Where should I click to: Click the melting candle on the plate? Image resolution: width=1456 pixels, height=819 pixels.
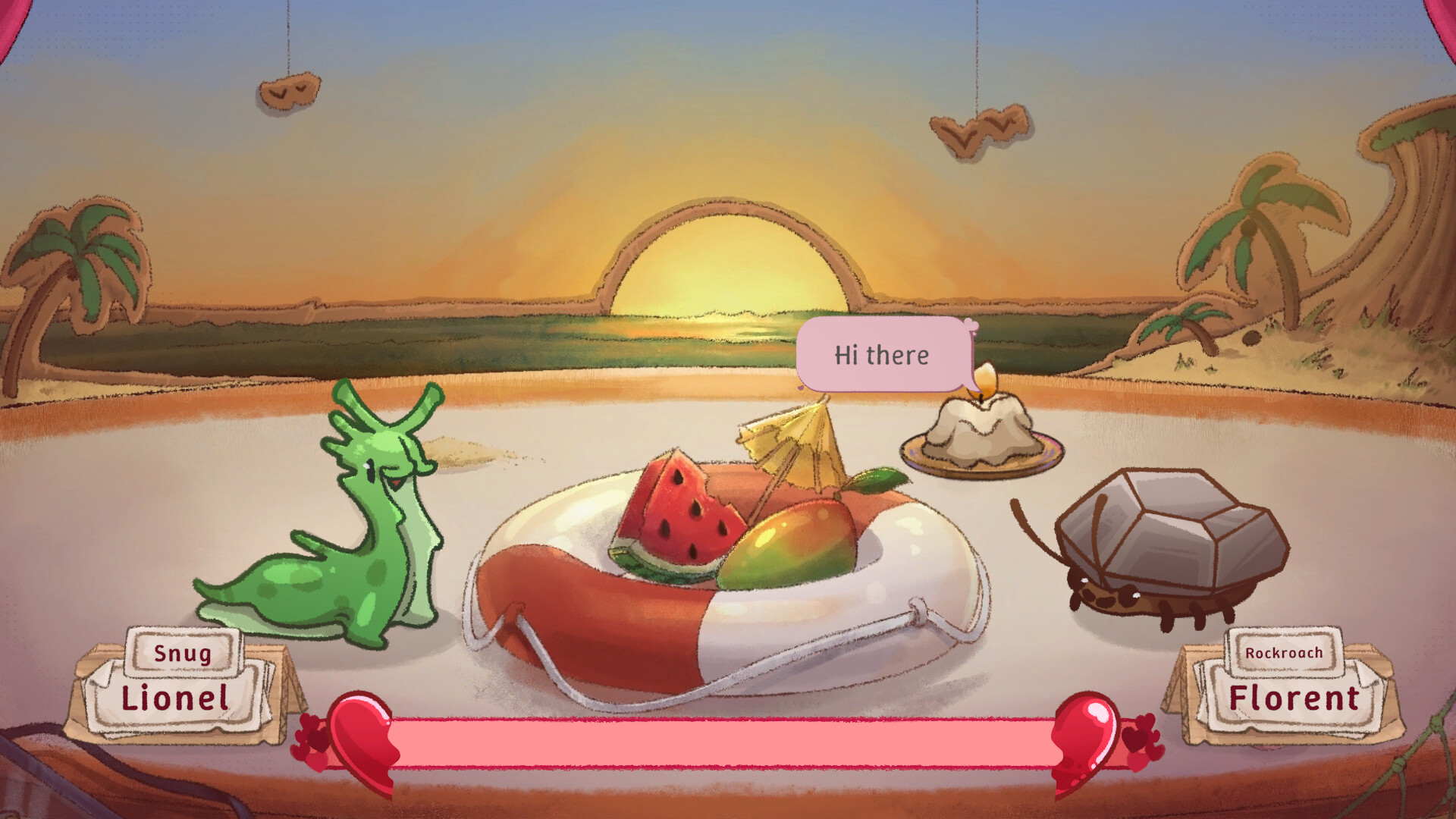(x=982, y=425)
